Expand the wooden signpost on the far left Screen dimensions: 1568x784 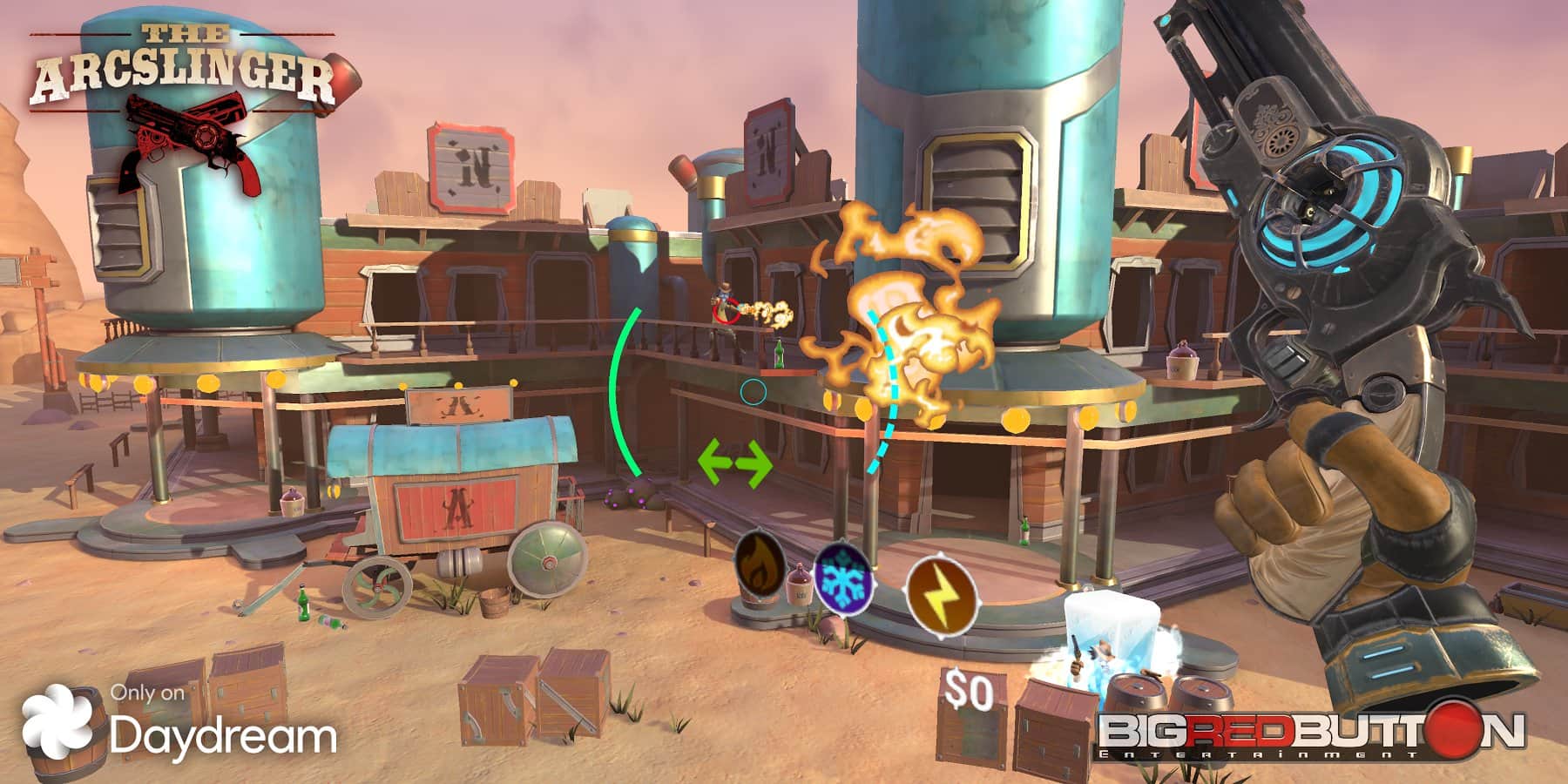click(35, 270)
